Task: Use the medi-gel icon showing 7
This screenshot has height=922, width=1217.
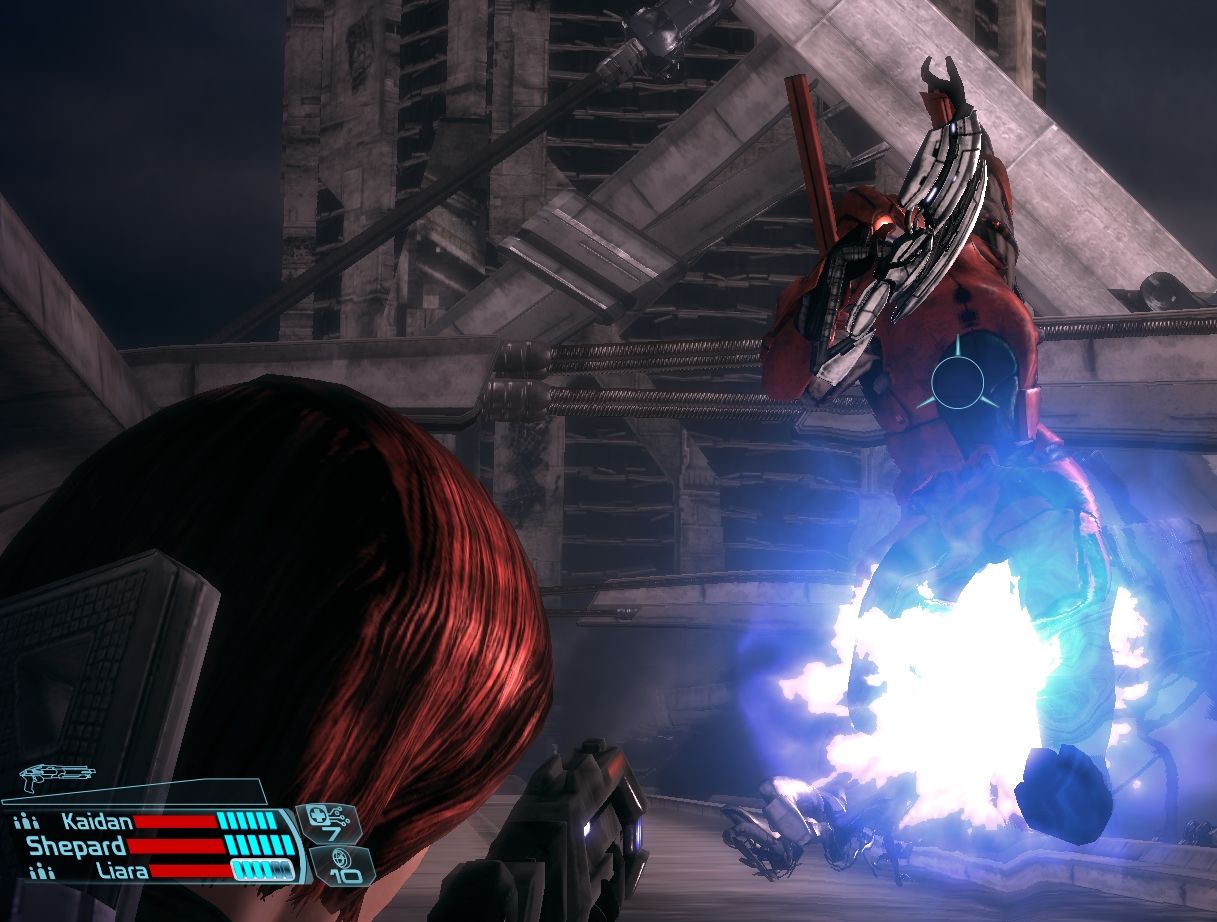Action: click(x=332, y=823)
